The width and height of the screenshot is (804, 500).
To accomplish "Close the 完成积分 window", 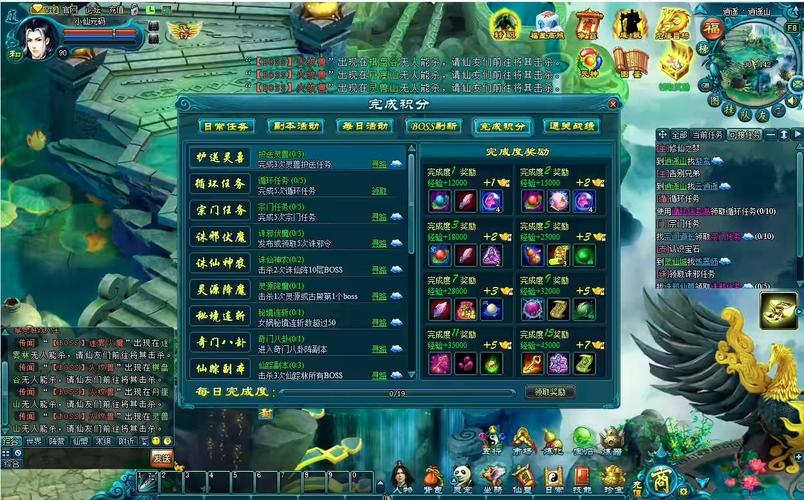I will click(613, 103).
